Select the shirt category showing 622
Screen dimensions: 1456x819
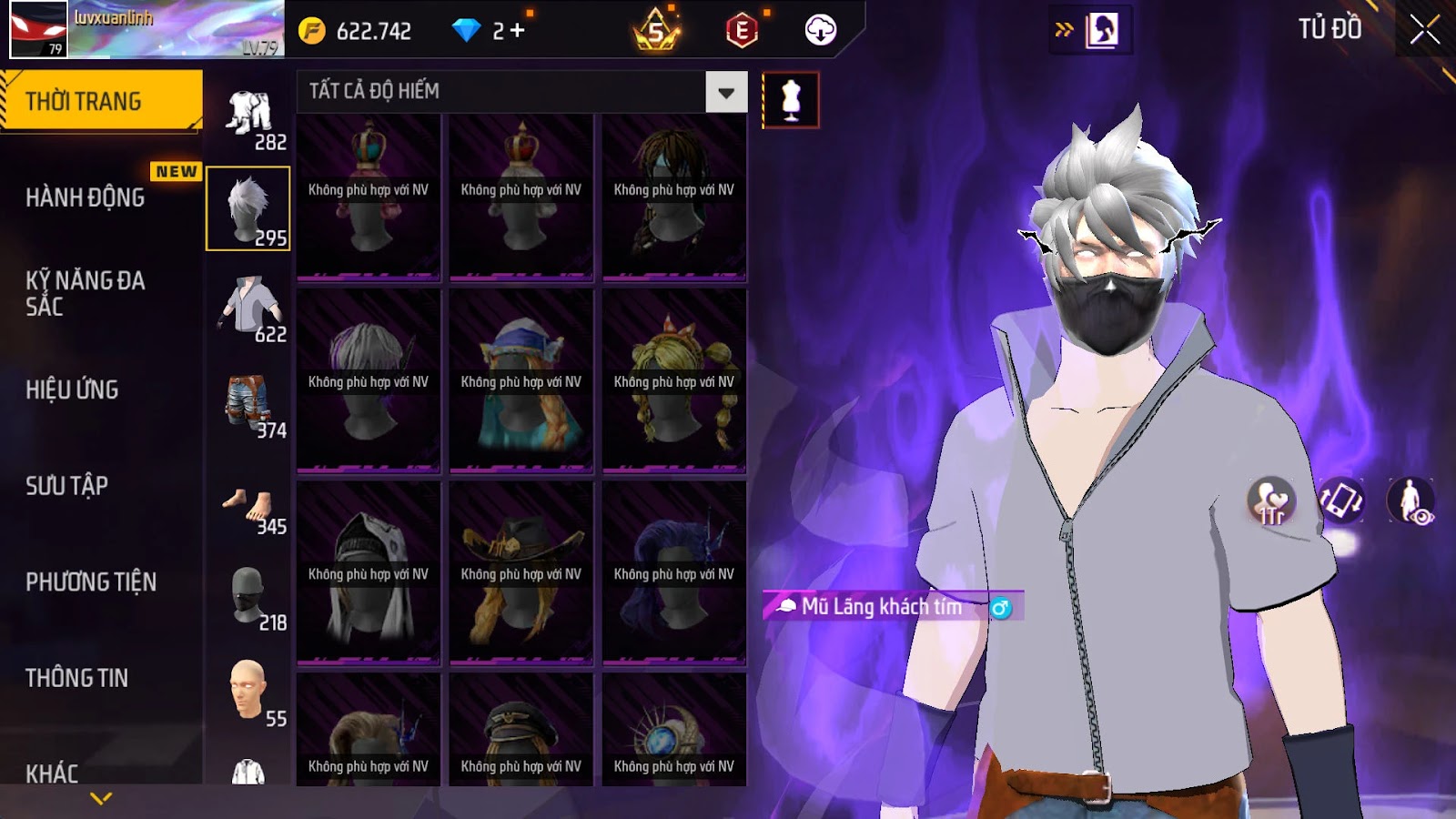point(248,308)
